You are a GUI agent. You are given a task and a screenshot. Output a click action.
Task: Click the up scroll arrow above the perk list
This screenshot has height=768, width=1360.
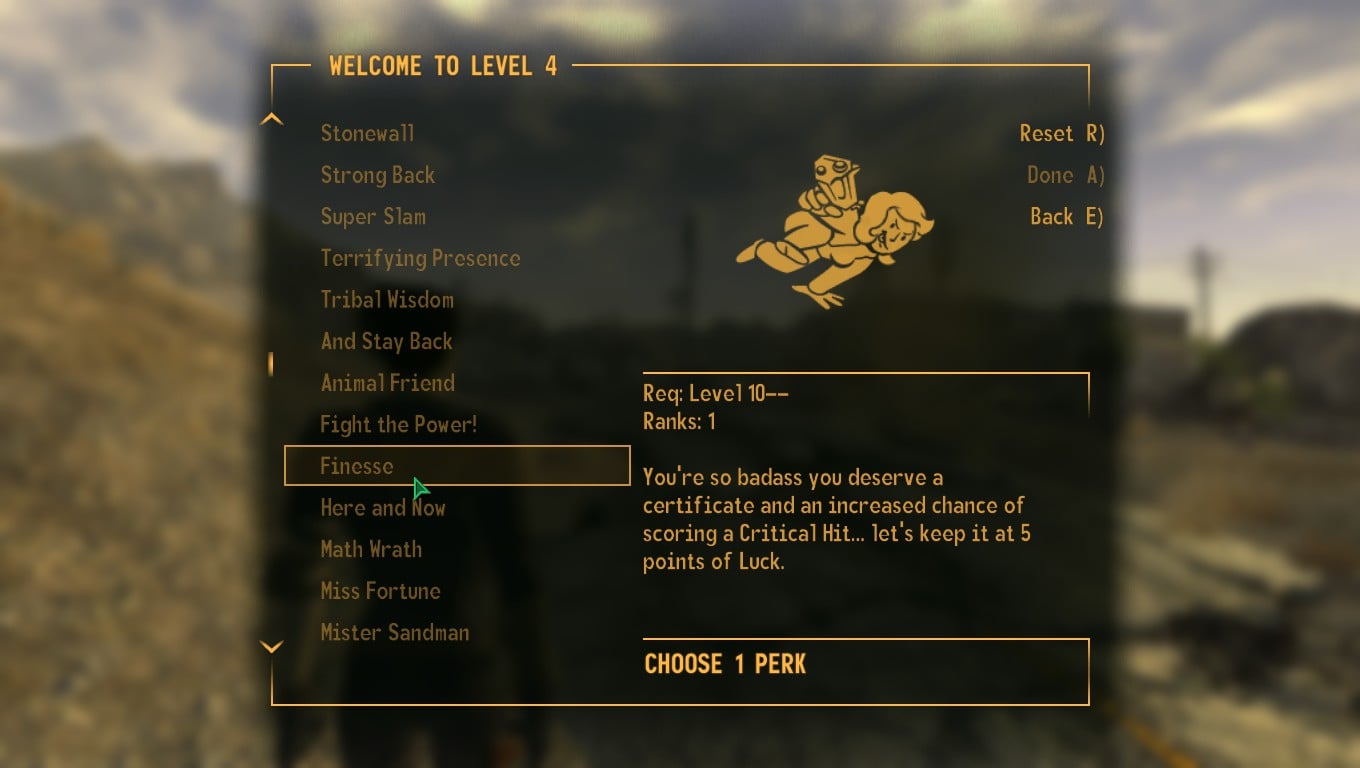tap(271, 117)
